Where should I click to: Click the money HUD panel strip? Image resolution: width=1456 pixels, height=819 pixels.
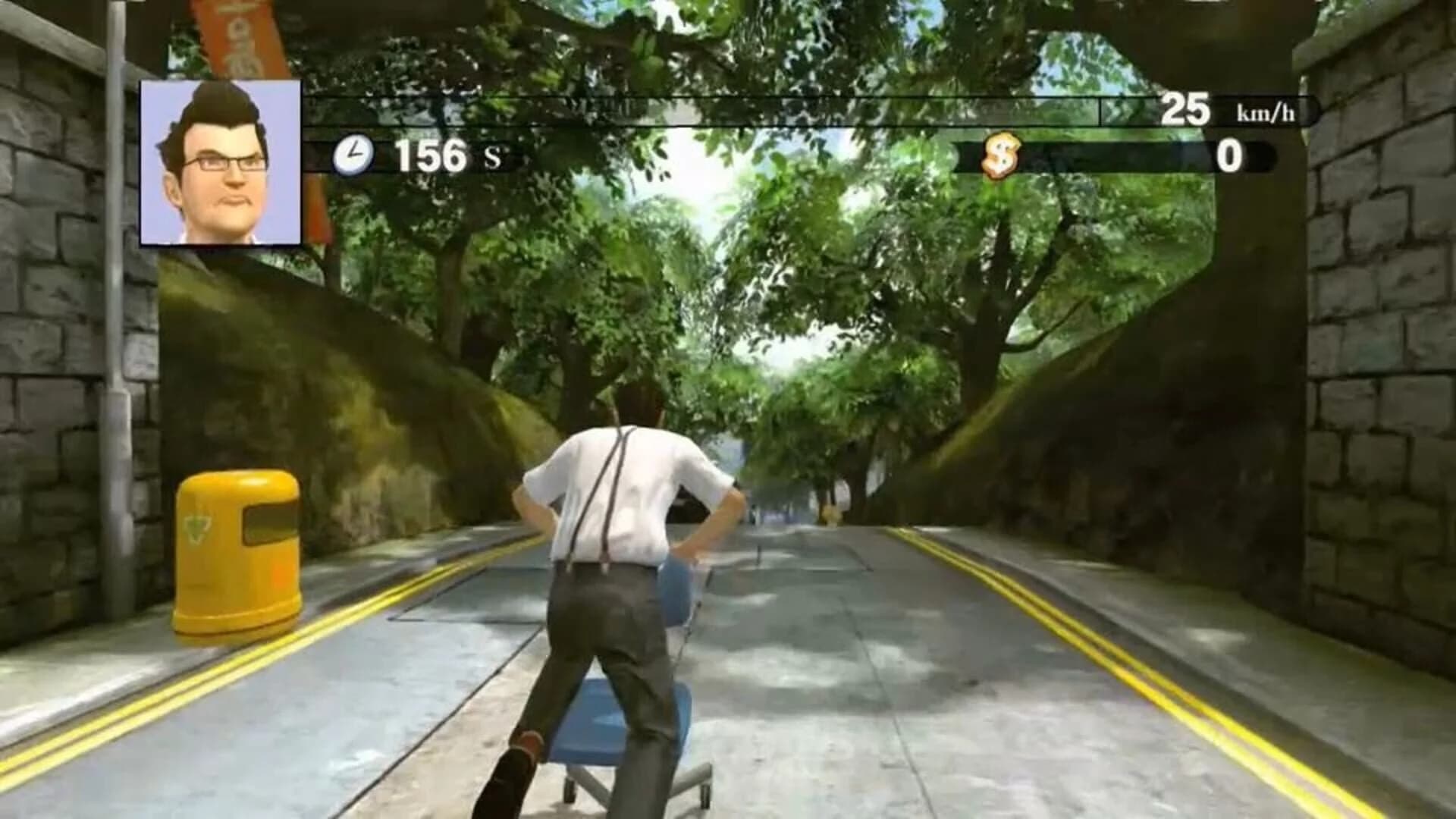(x=1115, y=155)
